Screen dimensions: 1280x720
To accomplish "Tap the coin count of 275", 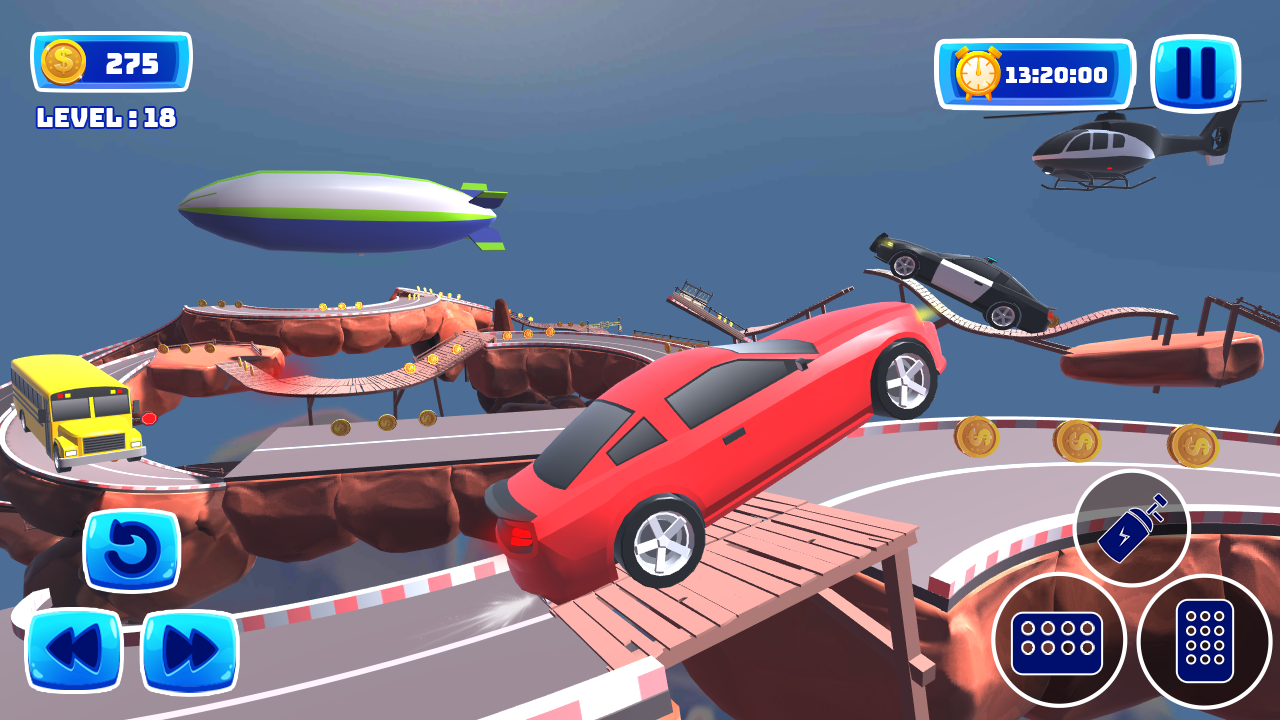I will coord(130,62).
